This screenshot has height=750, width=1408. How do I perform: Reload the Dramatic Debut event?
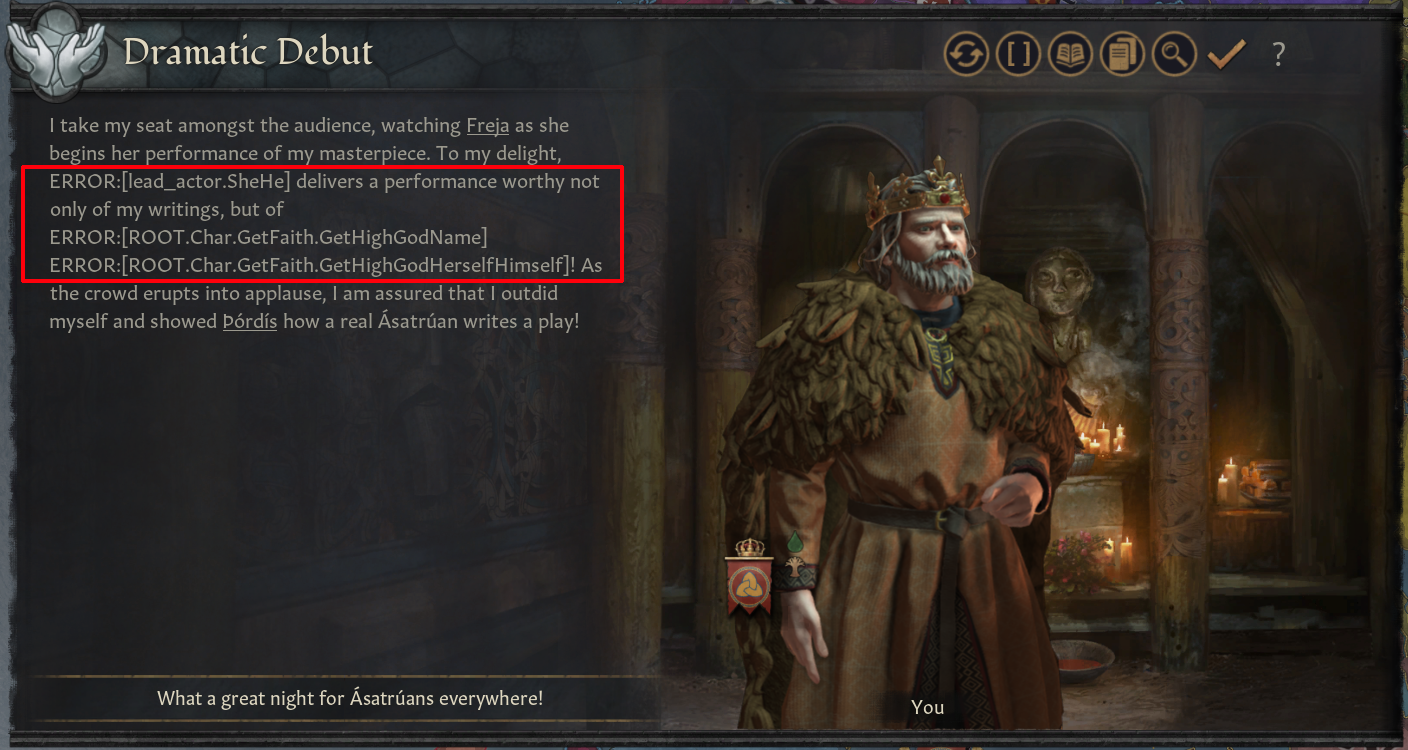click(x=966, y=54)
